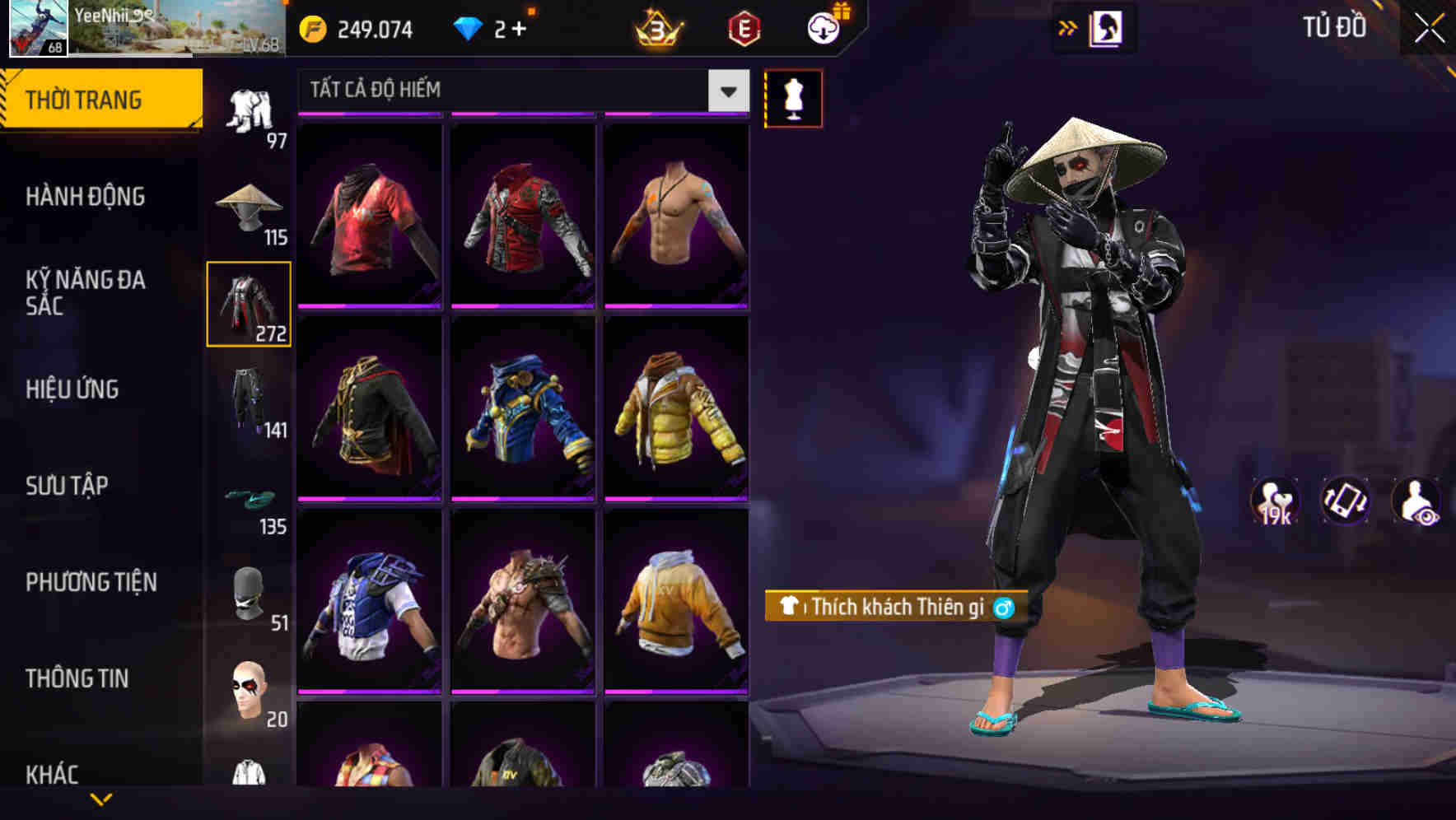Click the gift download cloud icon
Viewport: 1456px width, 820px height.
coord(823,27)
